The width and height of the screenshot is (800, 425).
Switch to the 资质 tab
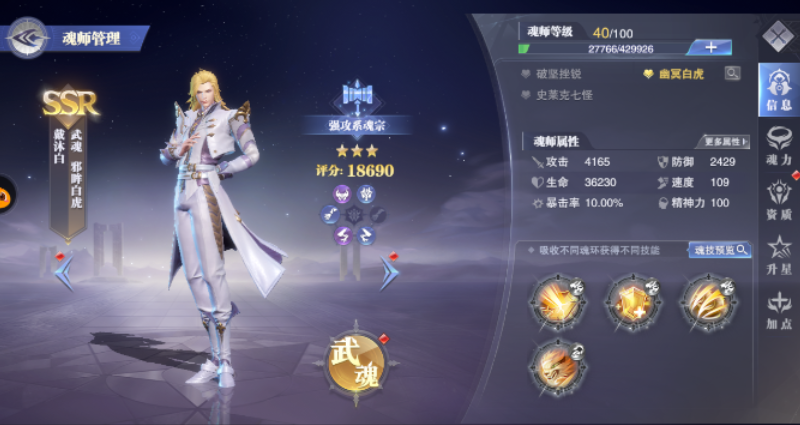(x=778, y=199)
